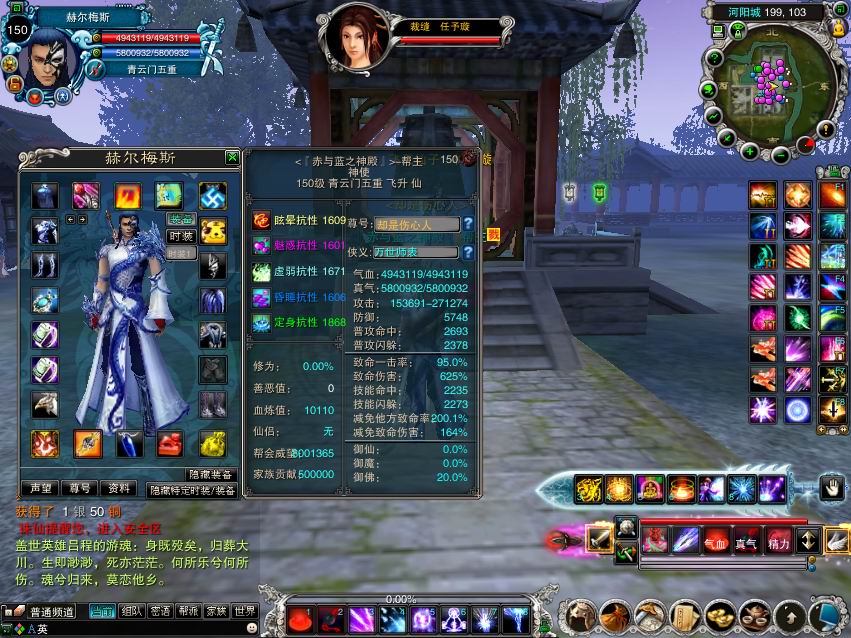Select the 时装 fashion view button
The height and width of the screenshot is (638, 851).
point(181,237)
